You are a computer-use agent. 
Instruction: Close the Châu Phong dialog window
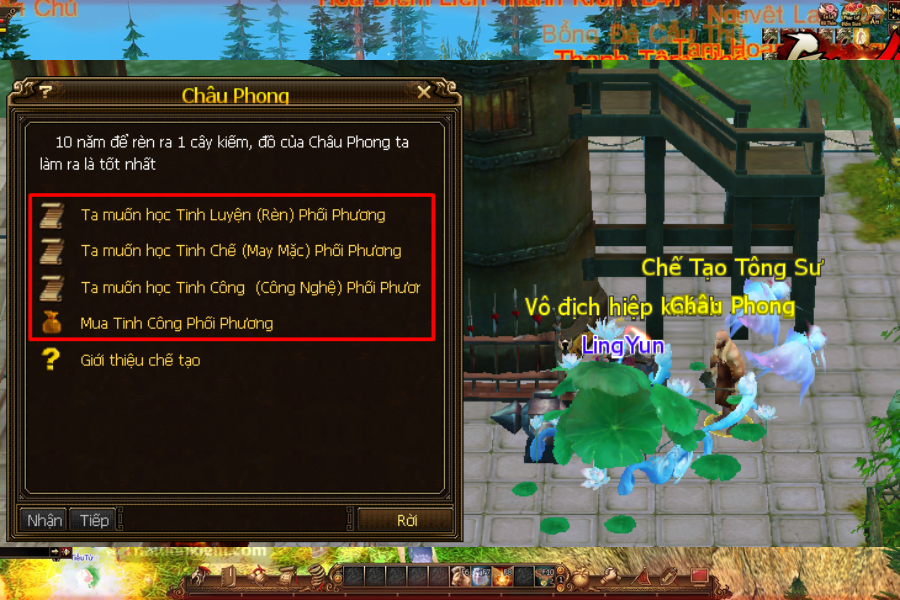coord(424,92)
